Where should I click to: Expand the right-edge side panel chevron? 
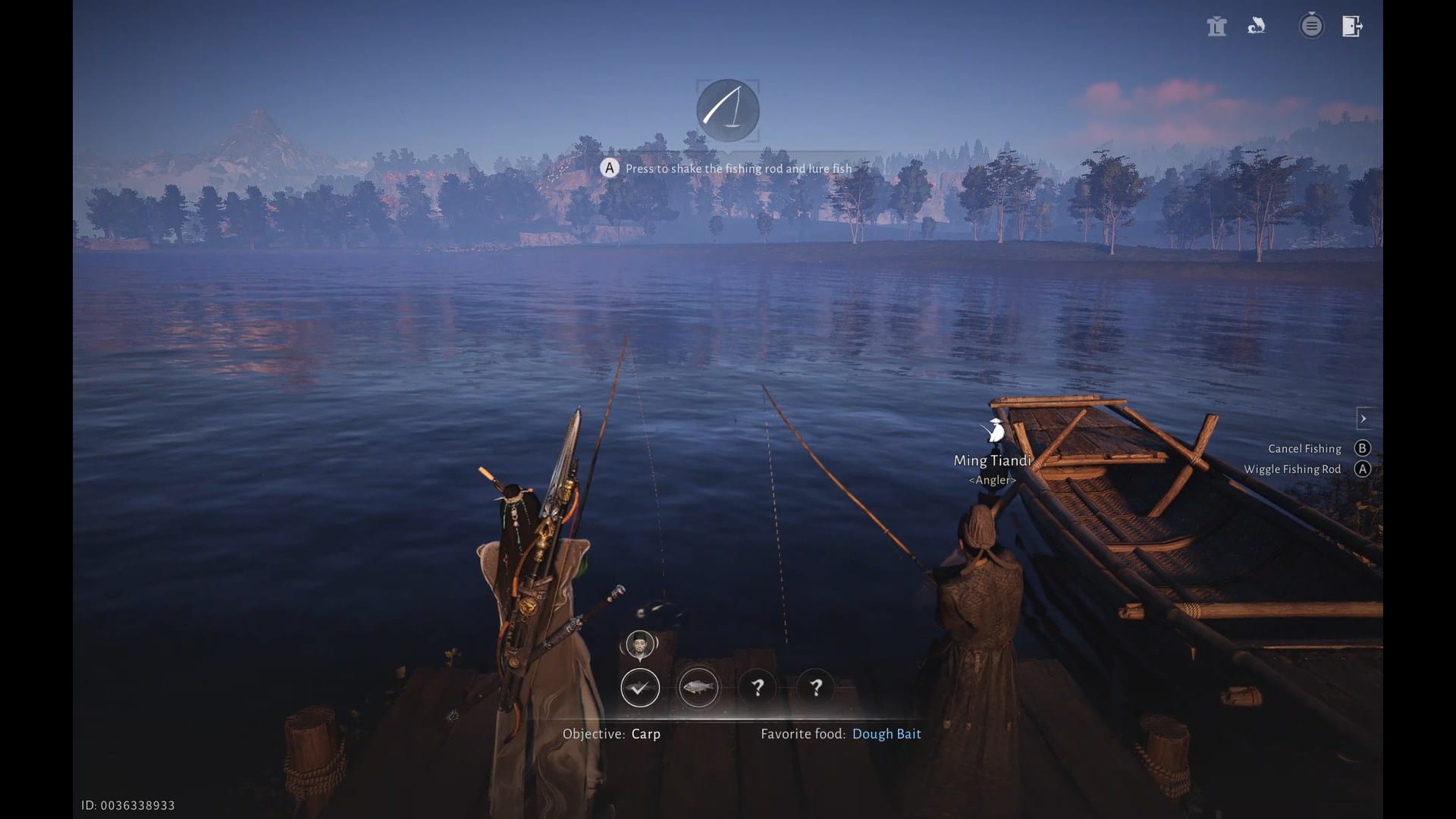coord(1364,418)
